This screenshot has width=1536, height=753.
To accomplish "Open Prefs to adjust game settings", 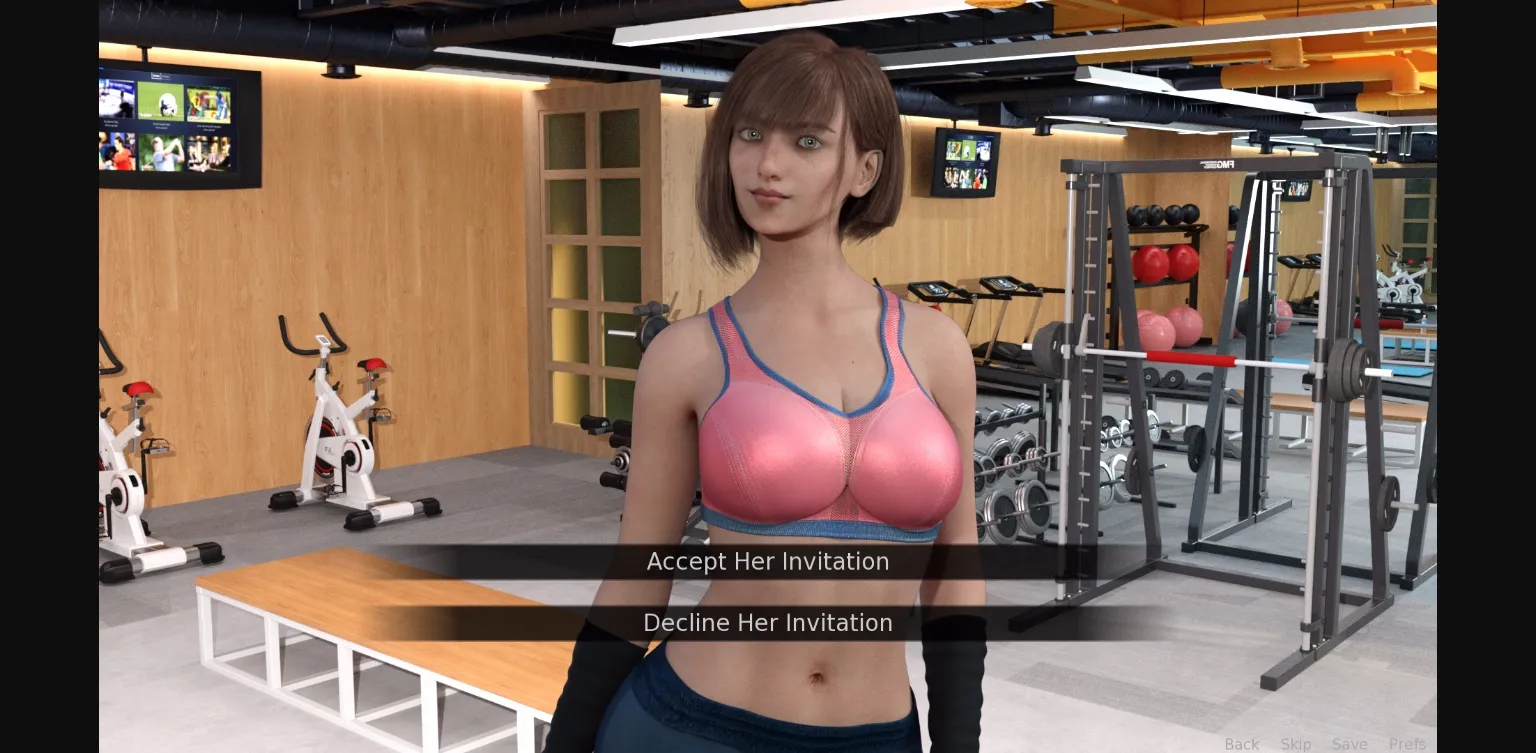I will 1408,744.
